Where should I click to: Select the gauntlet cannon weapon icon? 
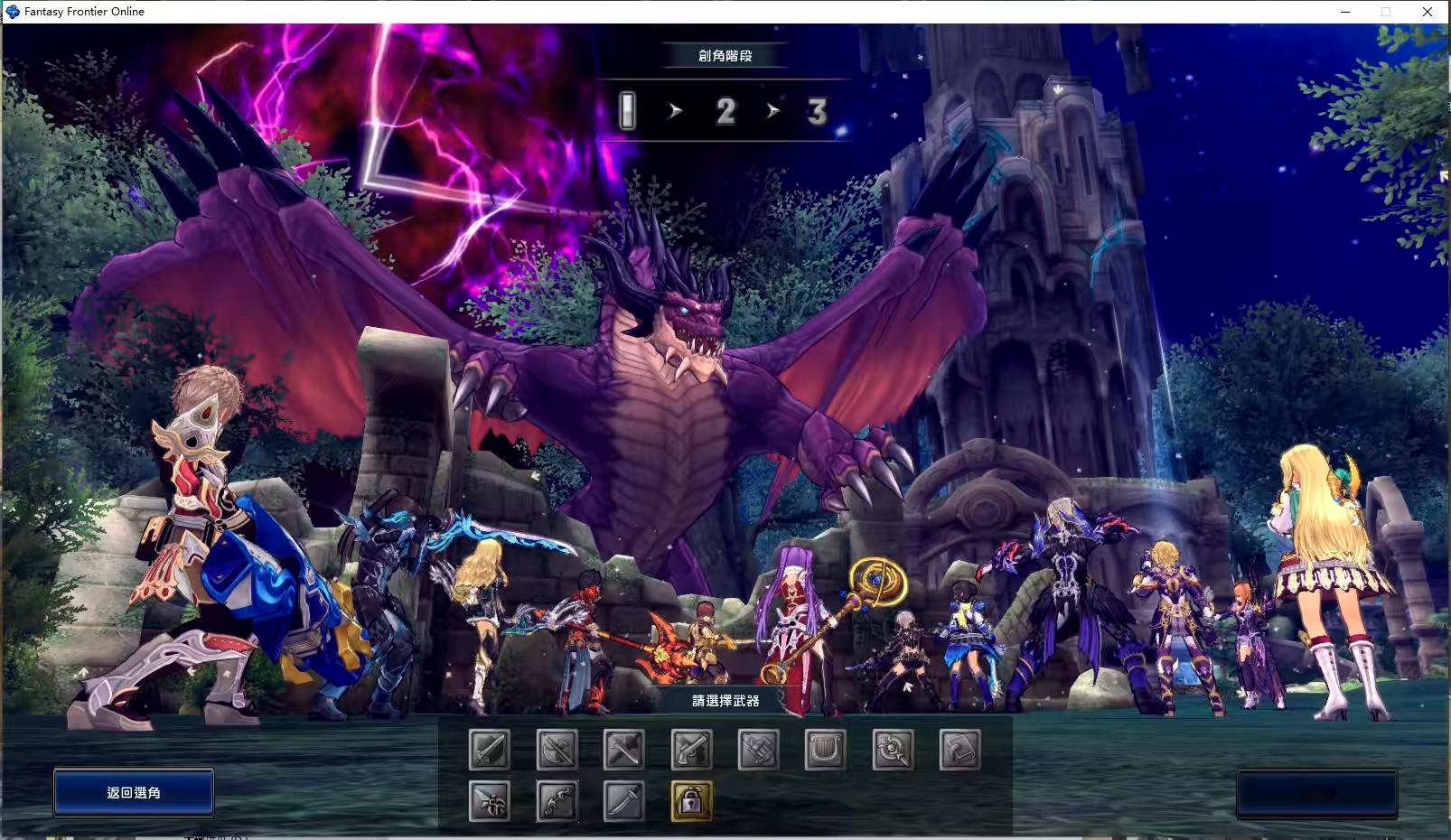click(x=757, y=748)
